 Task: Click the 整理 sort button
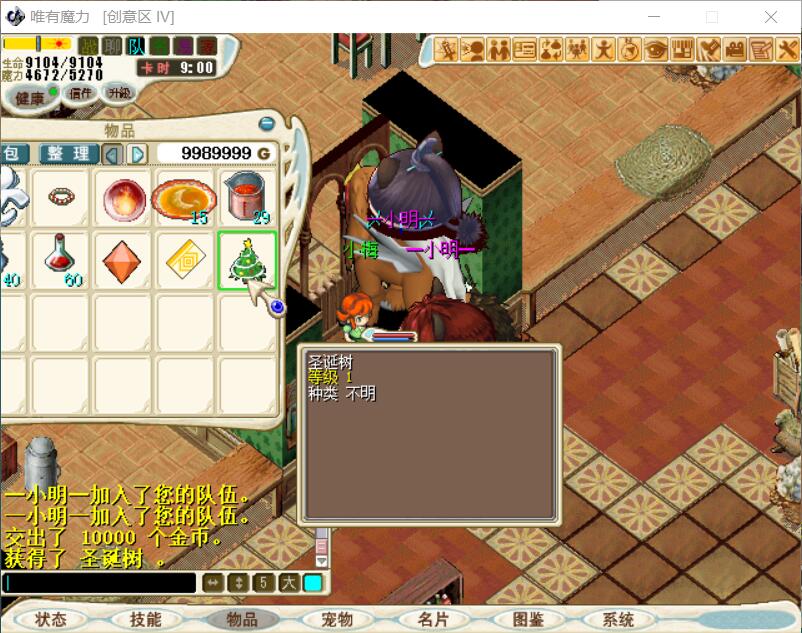(69, 153)
